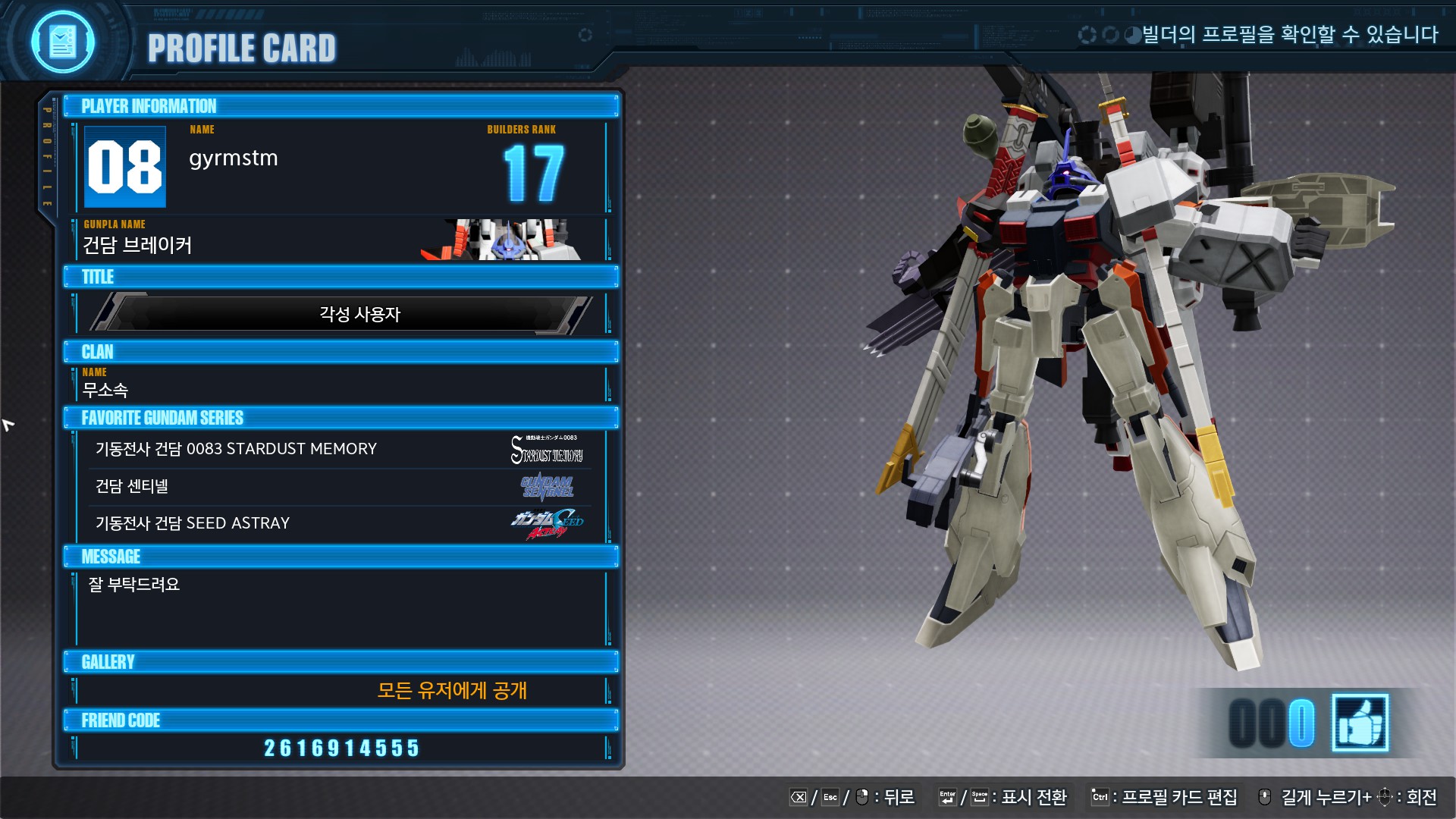
Task: Select the 건담 SEED ASTRAY series row
Action: (340, 523)
